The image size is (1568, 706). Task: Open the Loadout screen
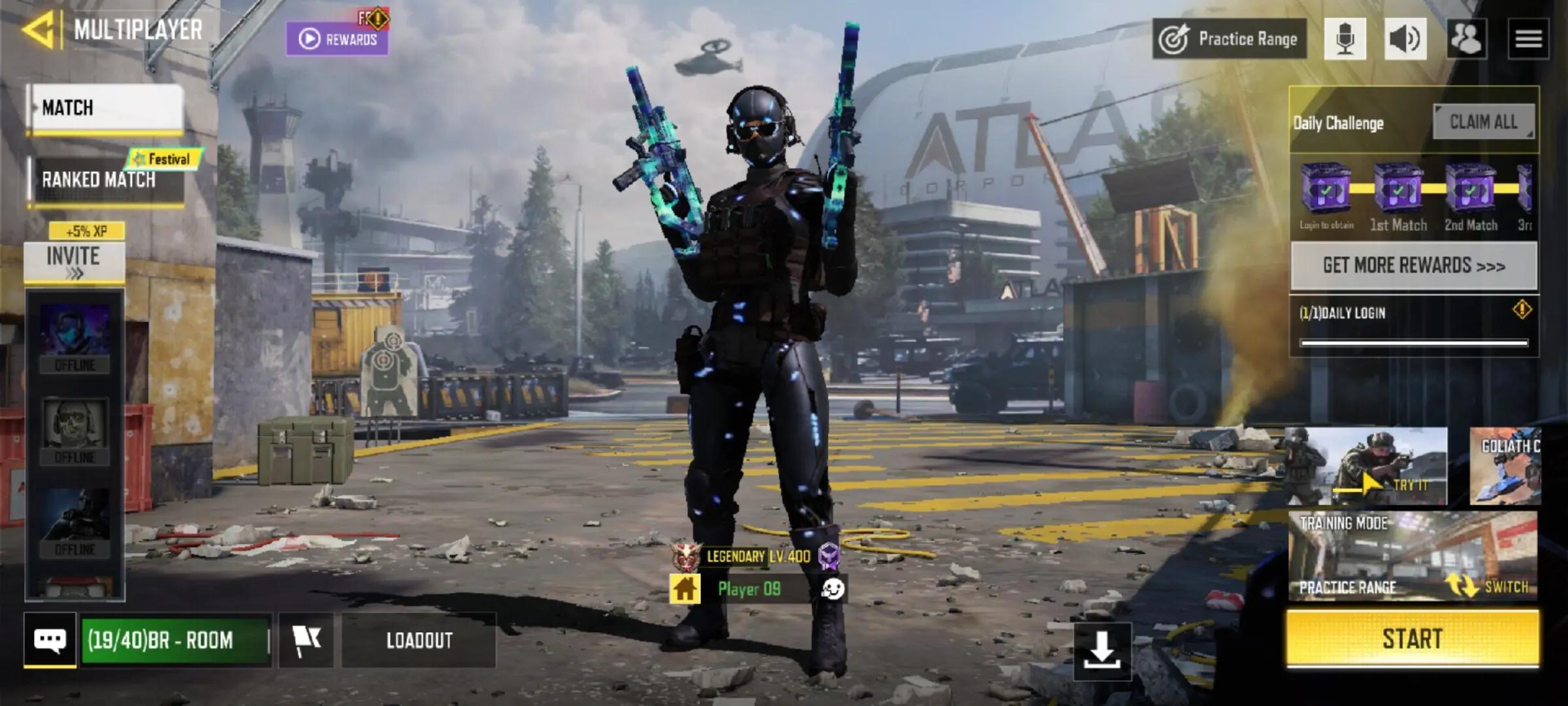[419, 640]
